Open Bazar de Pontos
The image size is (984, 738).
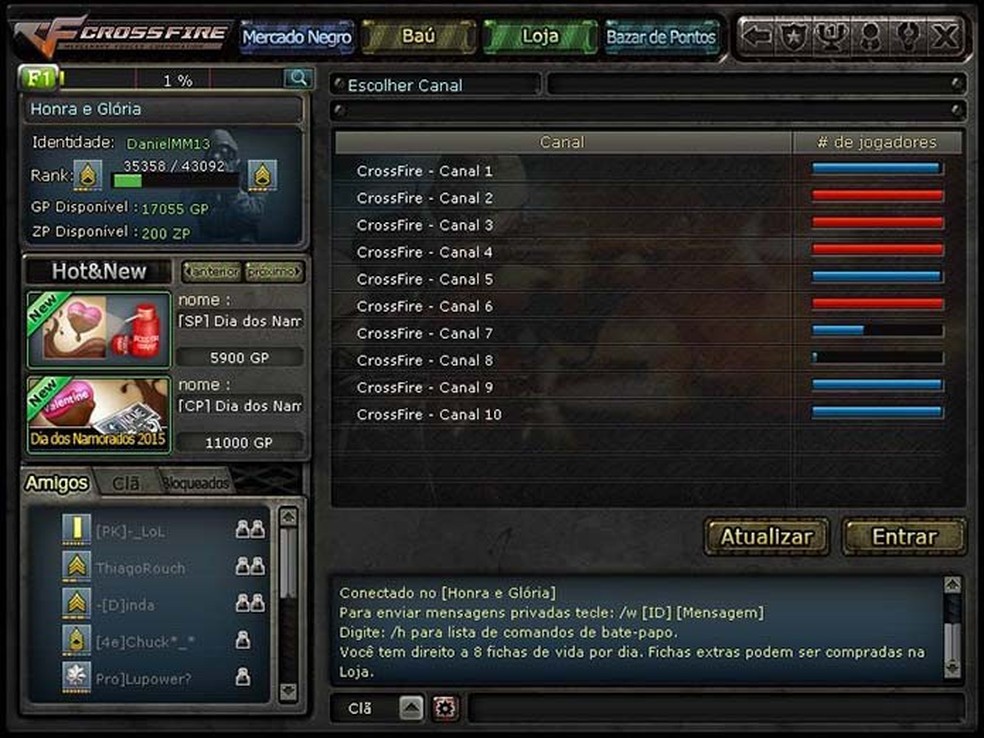pos(661,38)
